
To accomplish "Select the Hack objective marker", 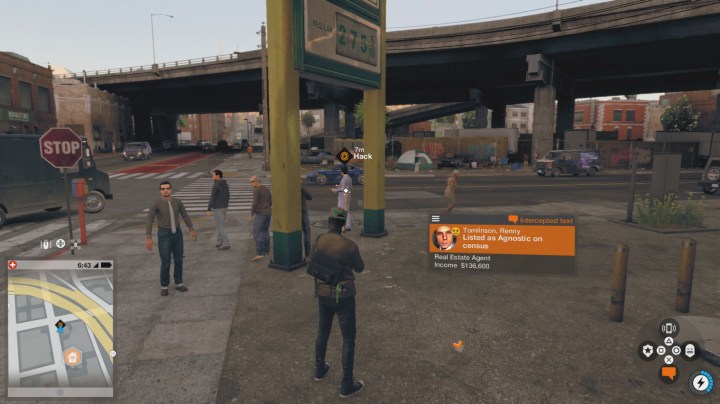I will (x=344, y=155).
